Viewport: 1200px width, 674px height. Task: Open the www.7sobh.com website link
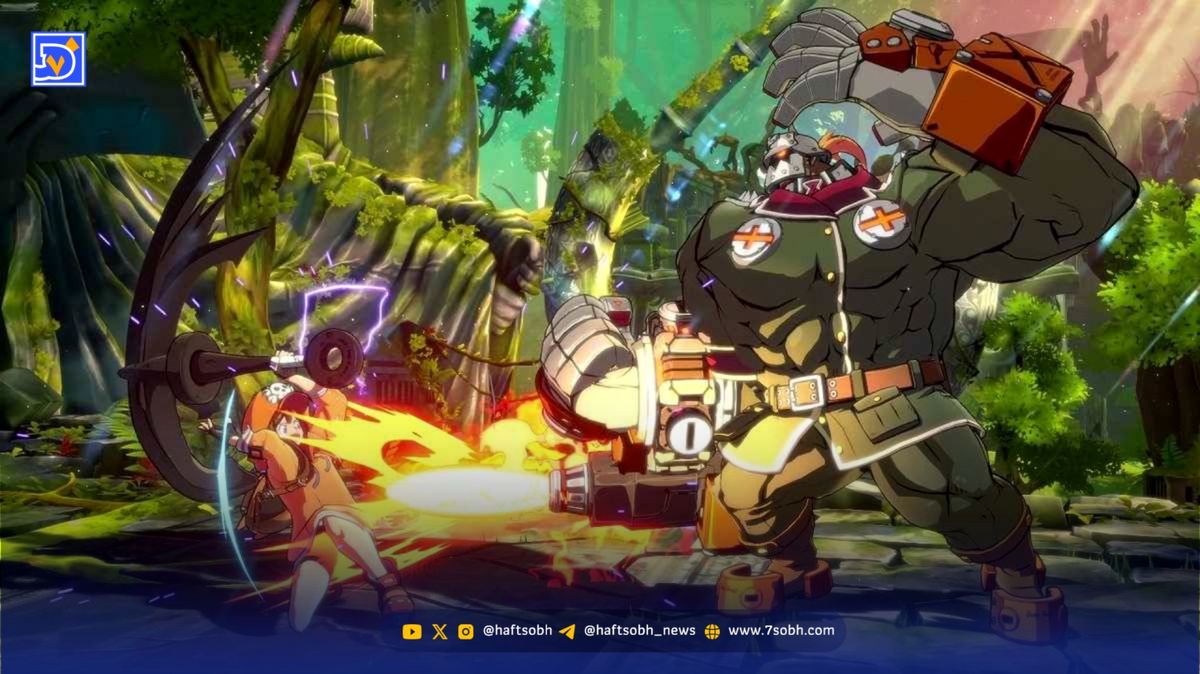pos(780,631)
